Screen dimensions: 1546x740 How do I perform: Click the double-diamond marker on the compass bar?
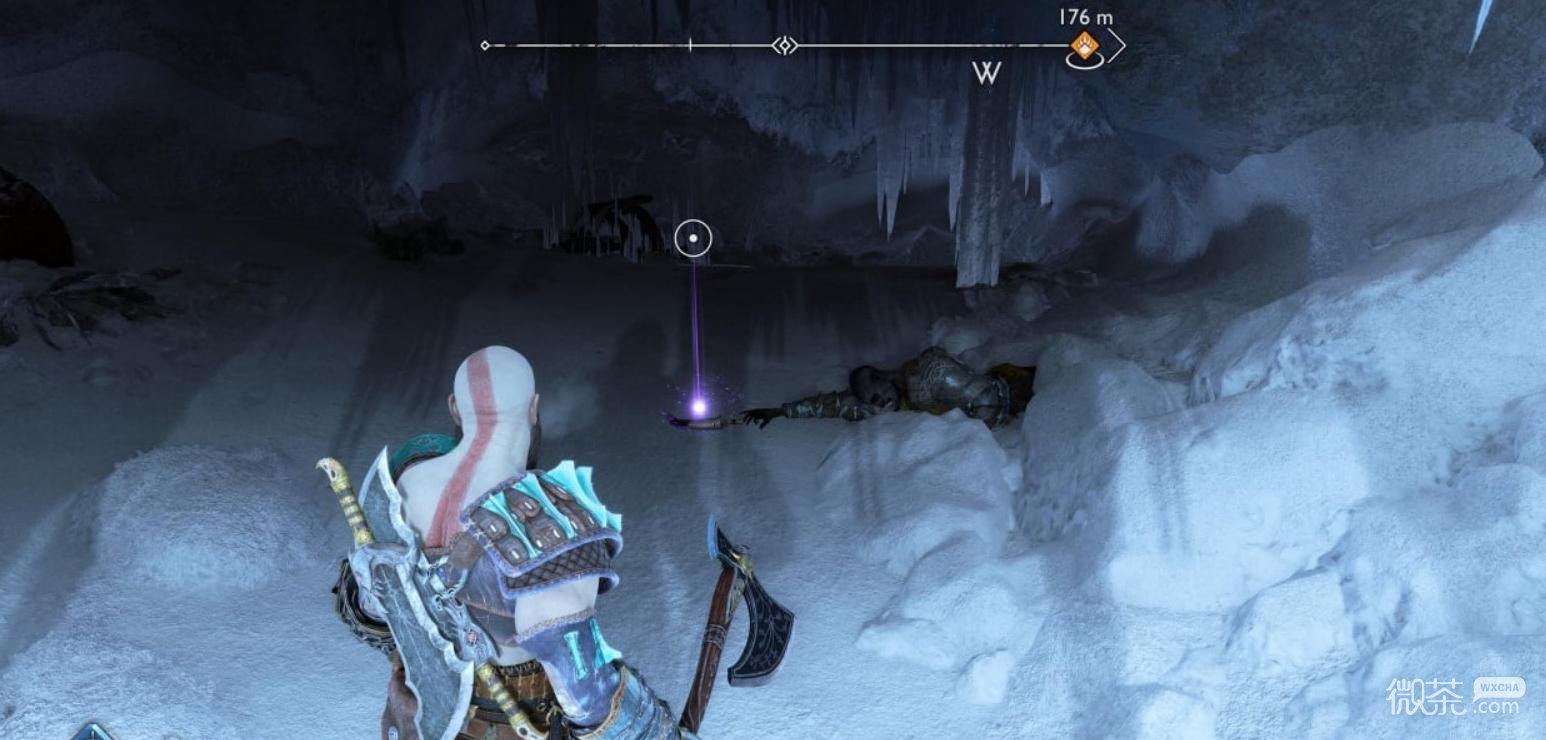[786, 45]
